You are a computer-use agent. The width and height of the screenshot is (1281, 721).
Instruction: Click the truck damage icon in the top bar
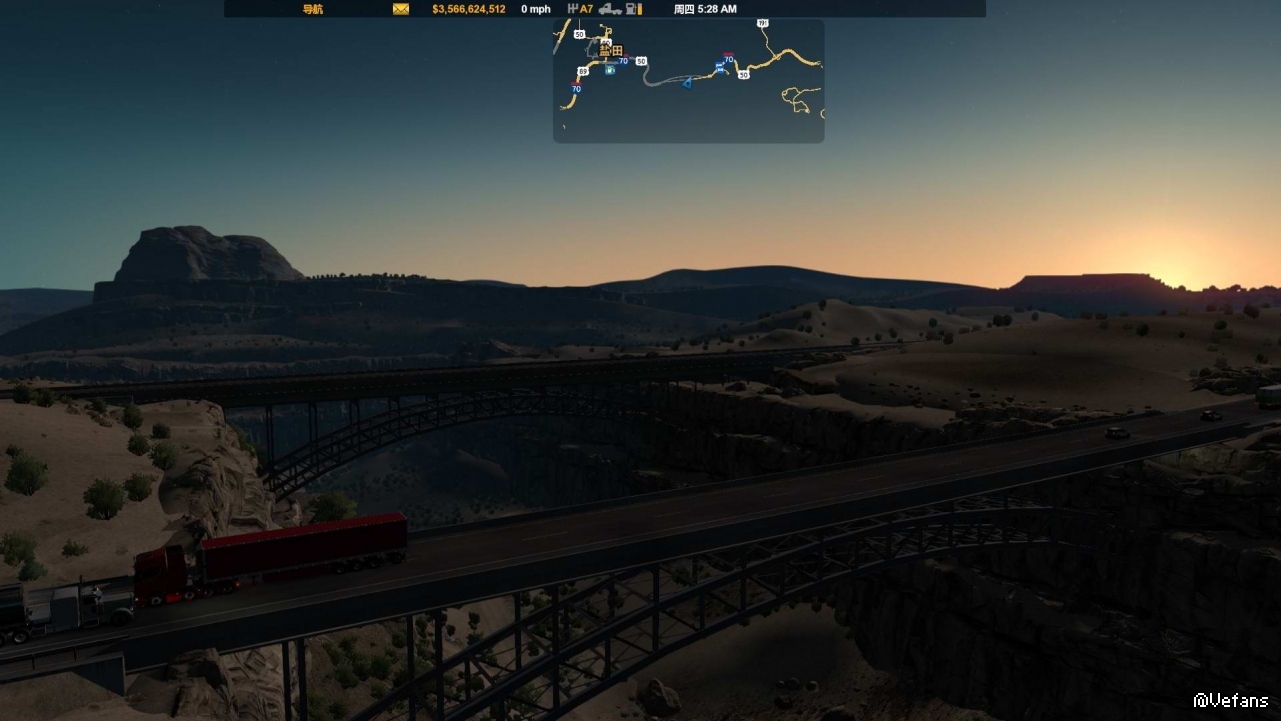(x=610, y=9)
